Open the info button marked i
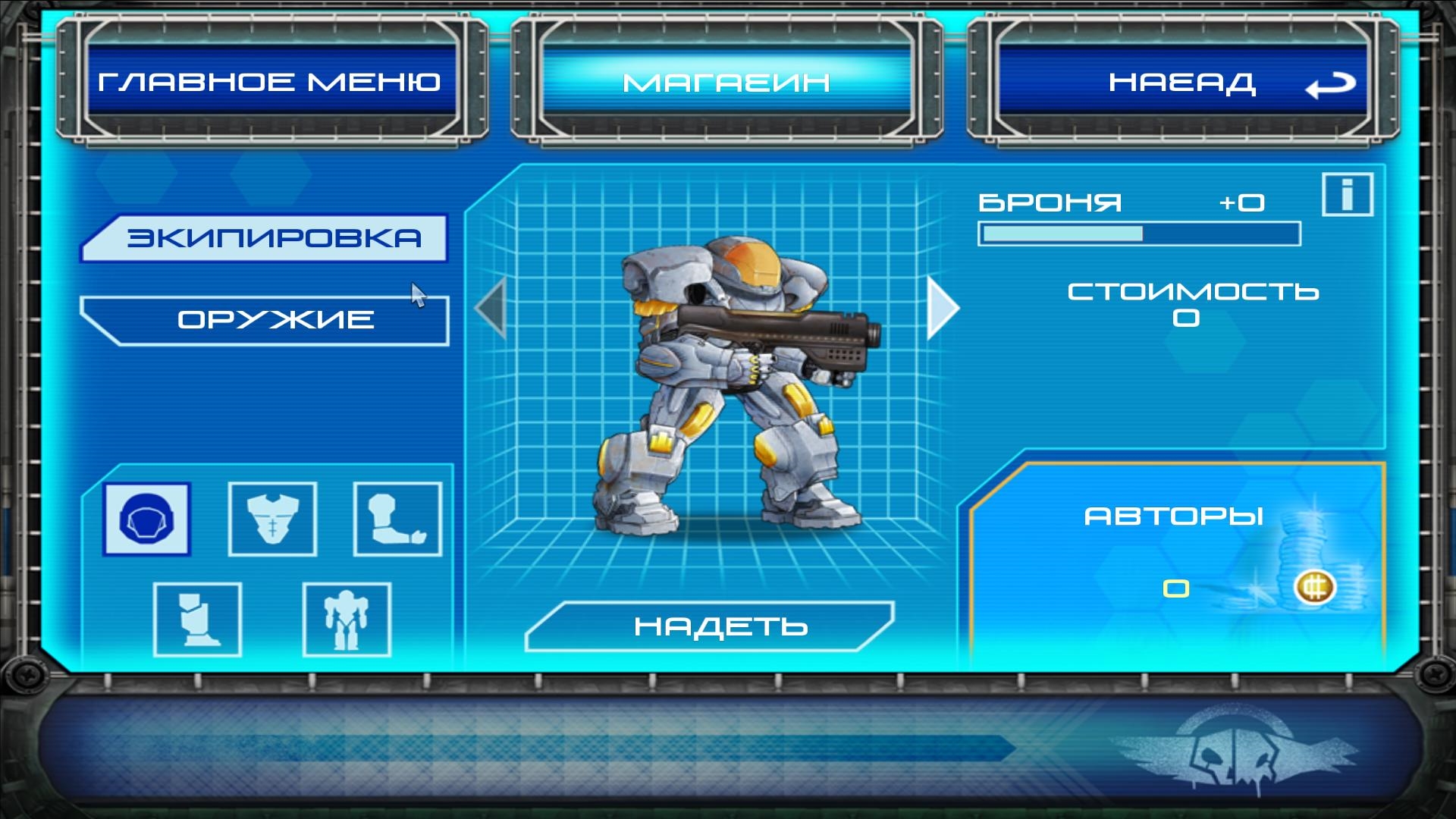Viewport: 1456px width, 819px height. (1347, 195)
